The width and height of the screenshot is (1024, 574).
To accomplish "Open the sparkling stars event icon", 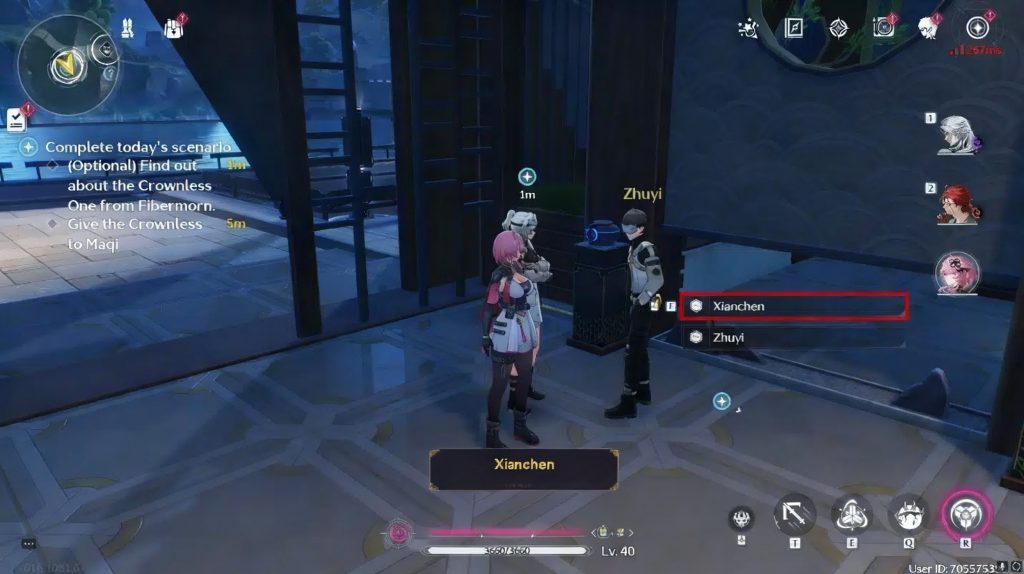I will (748, 28).
